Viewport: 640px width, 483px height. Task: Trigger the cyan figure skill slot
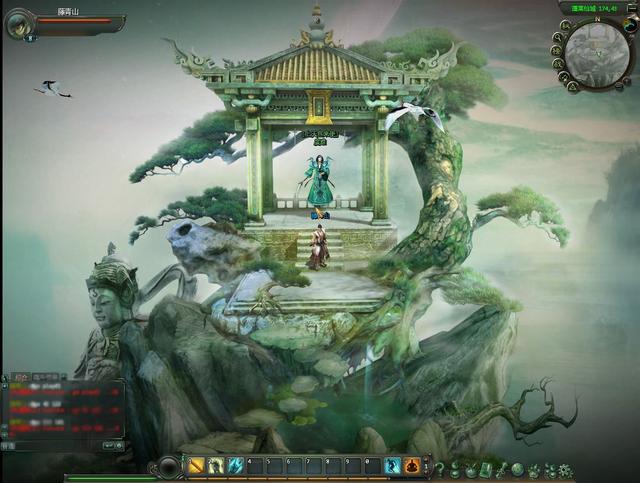coord(393,466)
